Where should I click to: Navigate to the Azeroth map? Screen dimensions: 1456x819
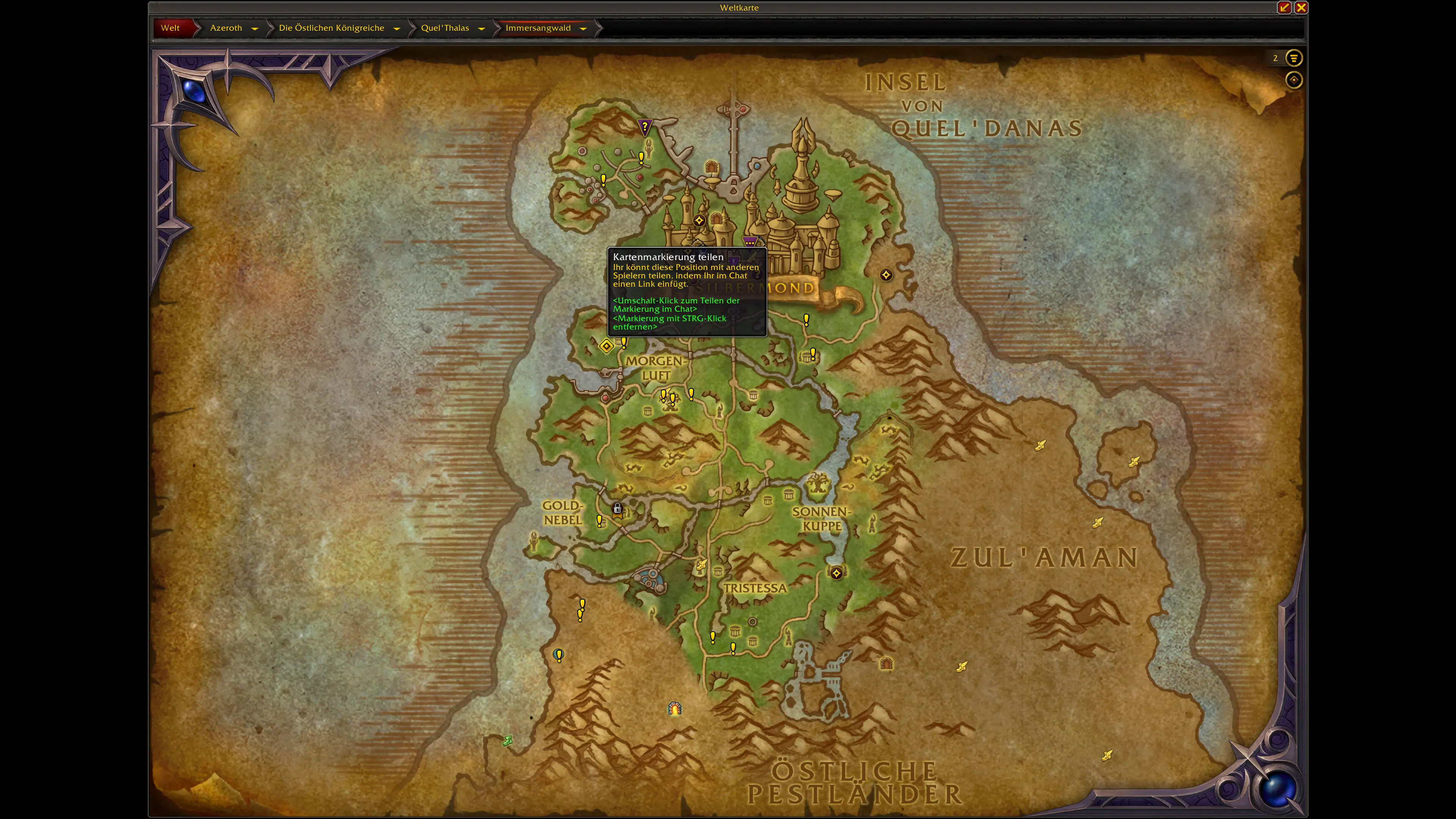[226, 28]
